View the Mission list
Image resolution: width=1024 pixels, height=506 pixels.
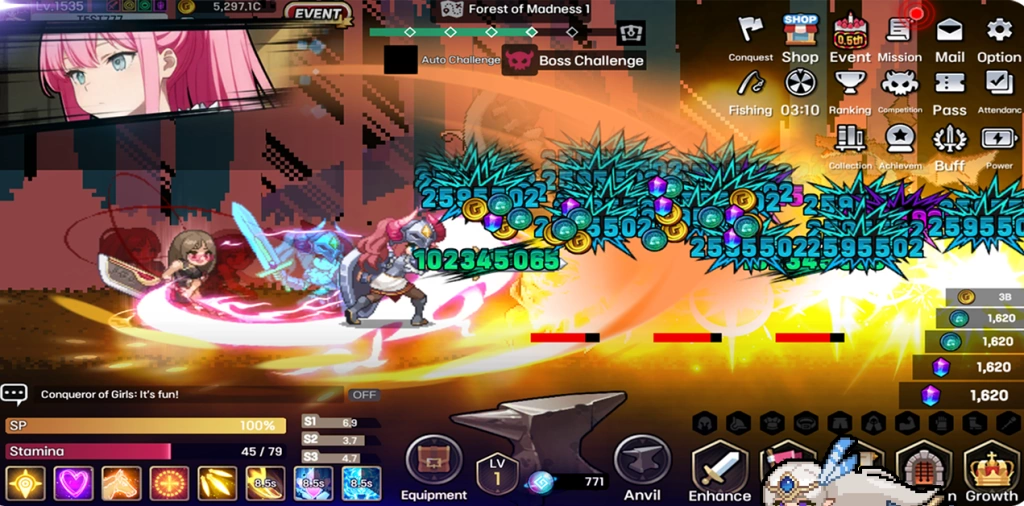point(899,37)
